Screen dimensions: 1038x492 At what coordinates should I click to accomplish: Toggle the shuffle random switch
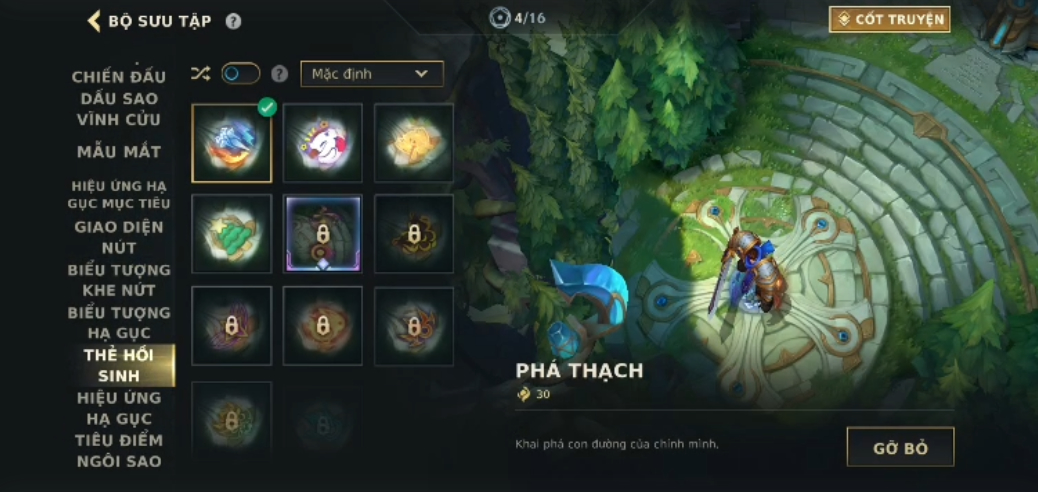(240, 74)
